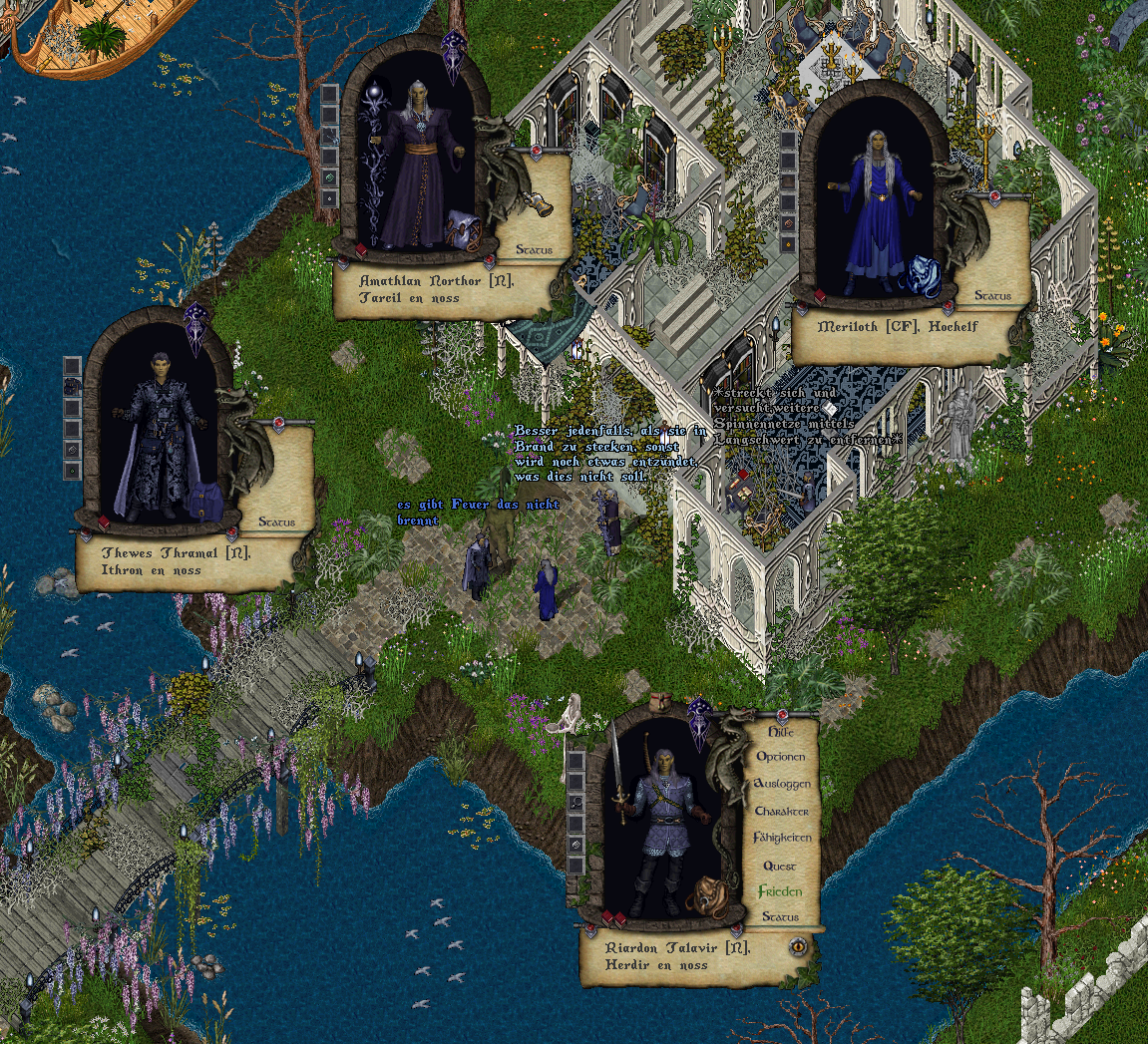The height and width of the screenshot is (1044, 1148).
Task: Open Thewes Thramal's blue backpack
Action: 204,499
